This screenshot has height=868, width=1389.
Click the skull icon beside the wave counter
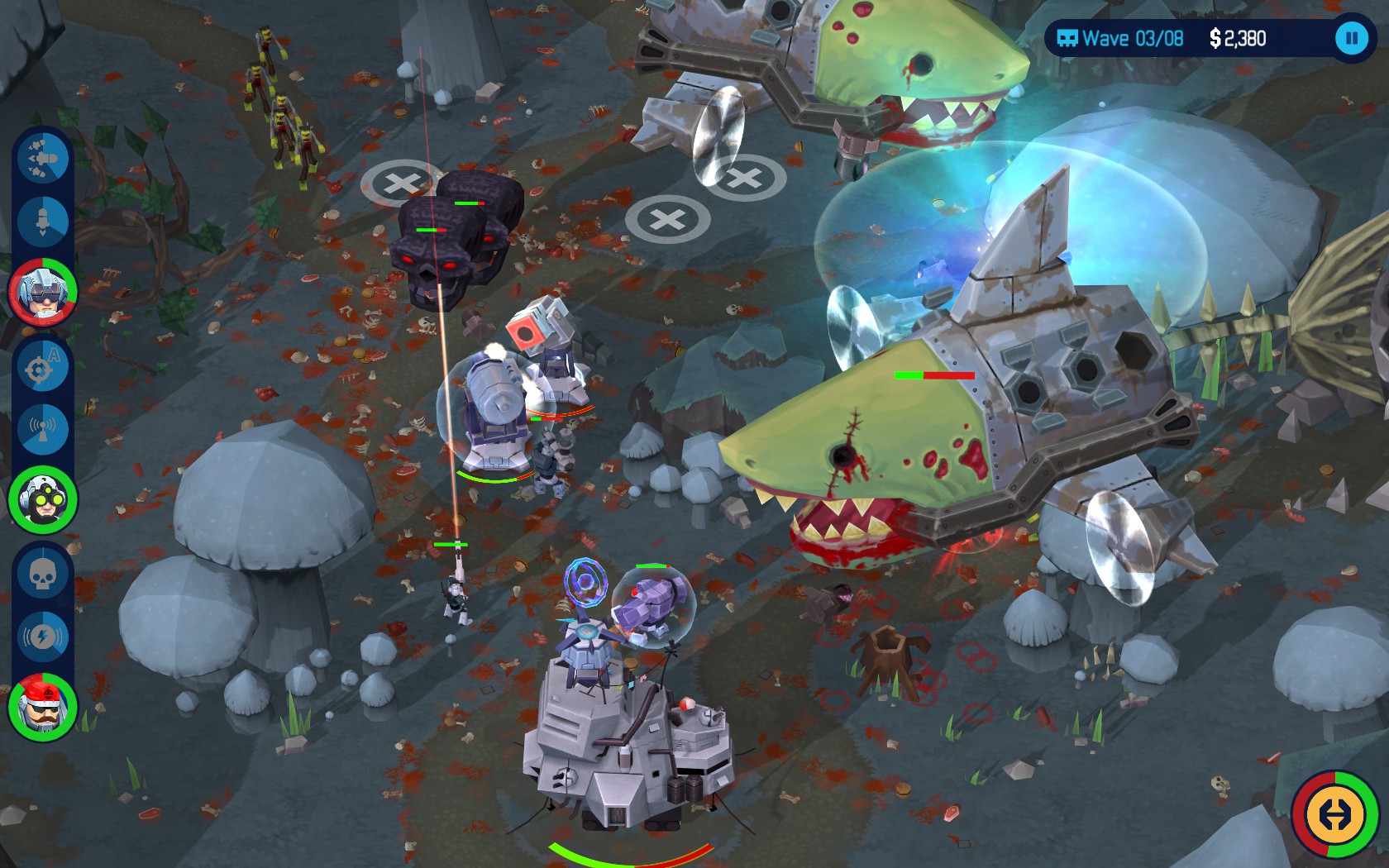tap(1069, 37)
